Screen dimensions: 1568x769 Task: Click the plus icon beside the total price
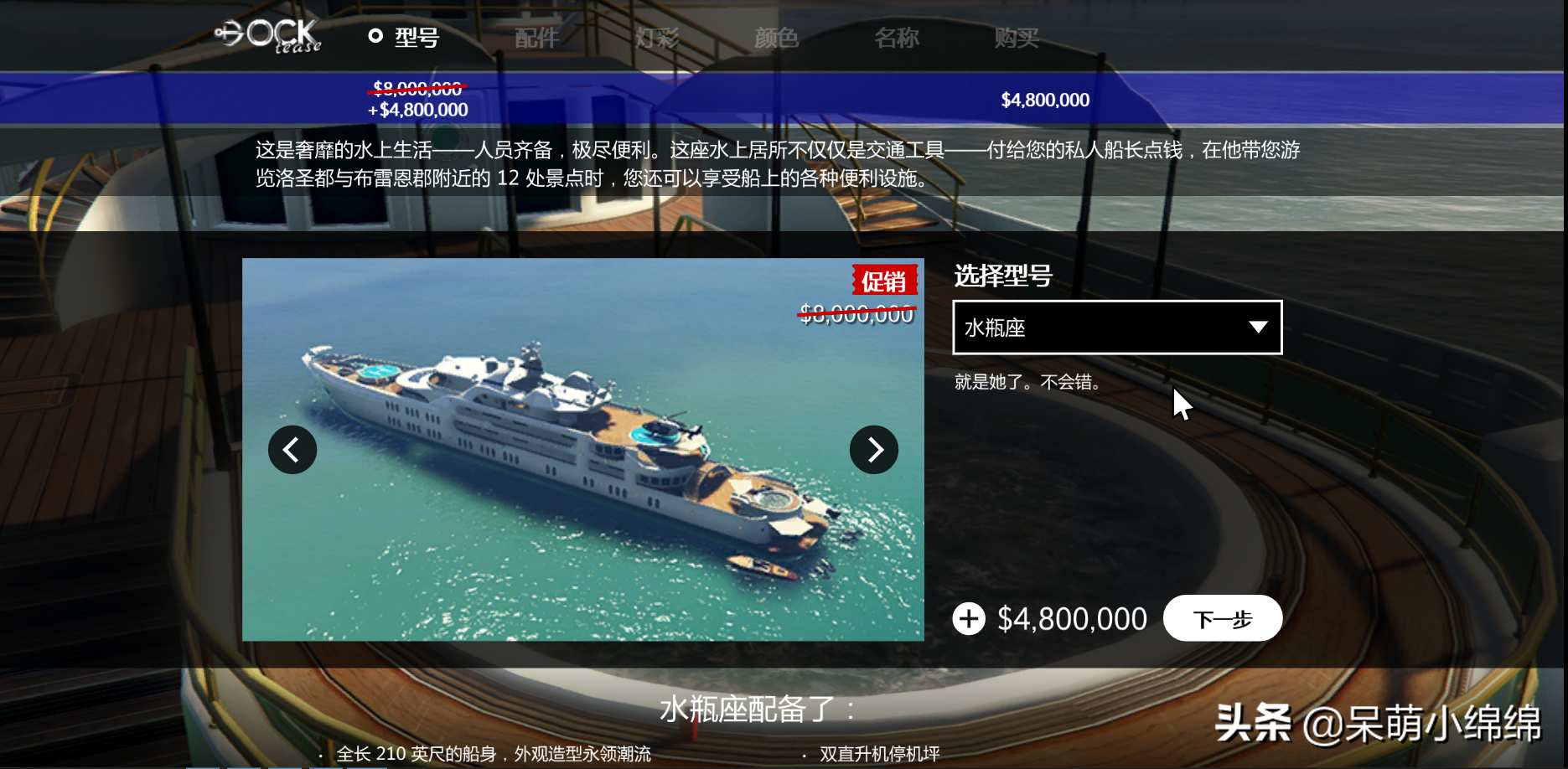point(969,619)
